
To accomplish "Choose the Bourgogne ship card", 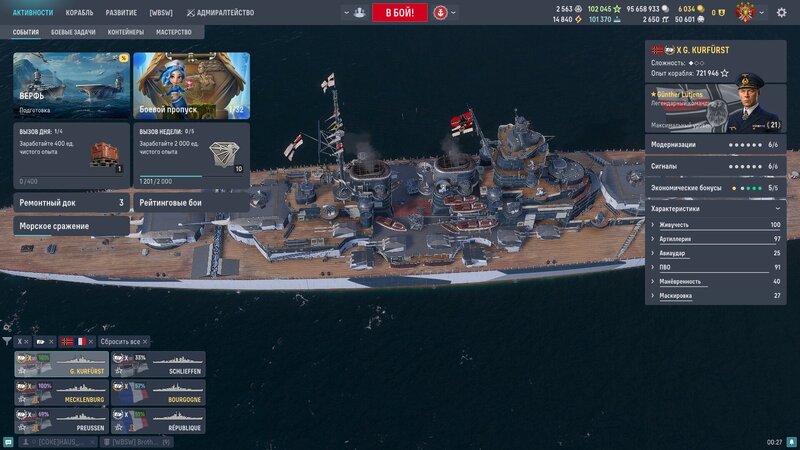I will click(x=157, y=392).
